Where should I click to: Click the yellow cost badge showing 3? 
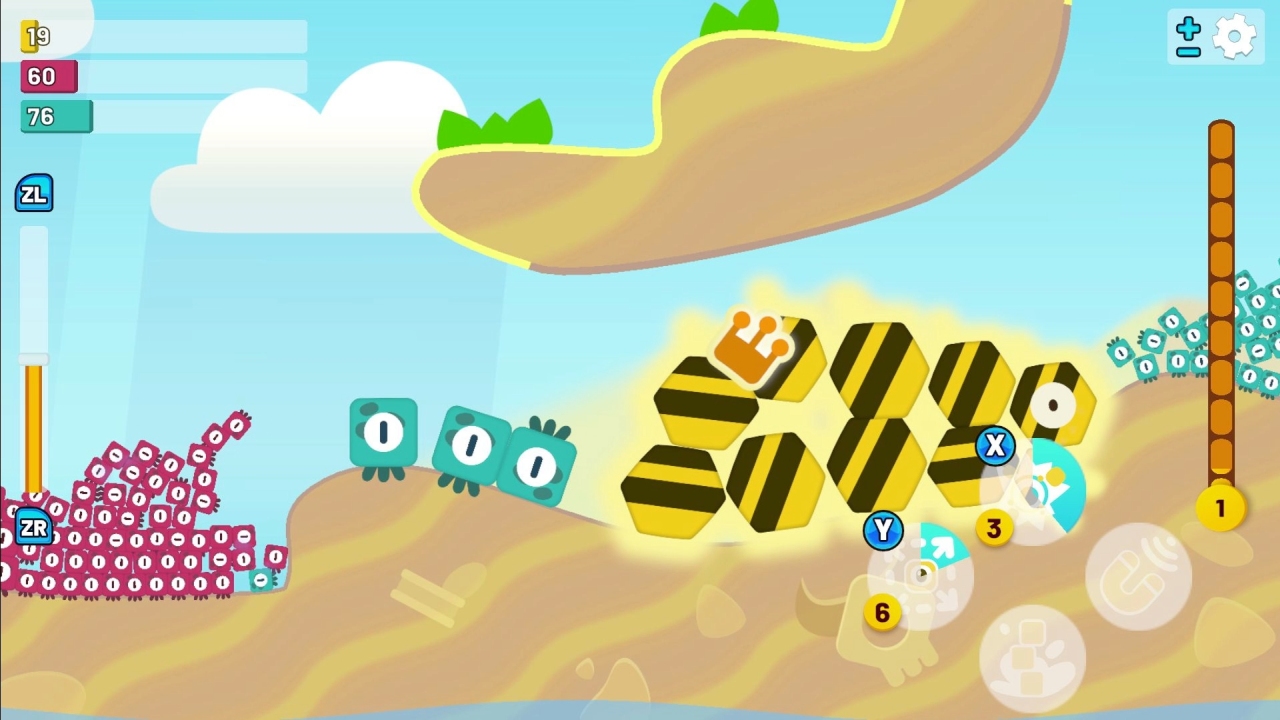[994, 529]
